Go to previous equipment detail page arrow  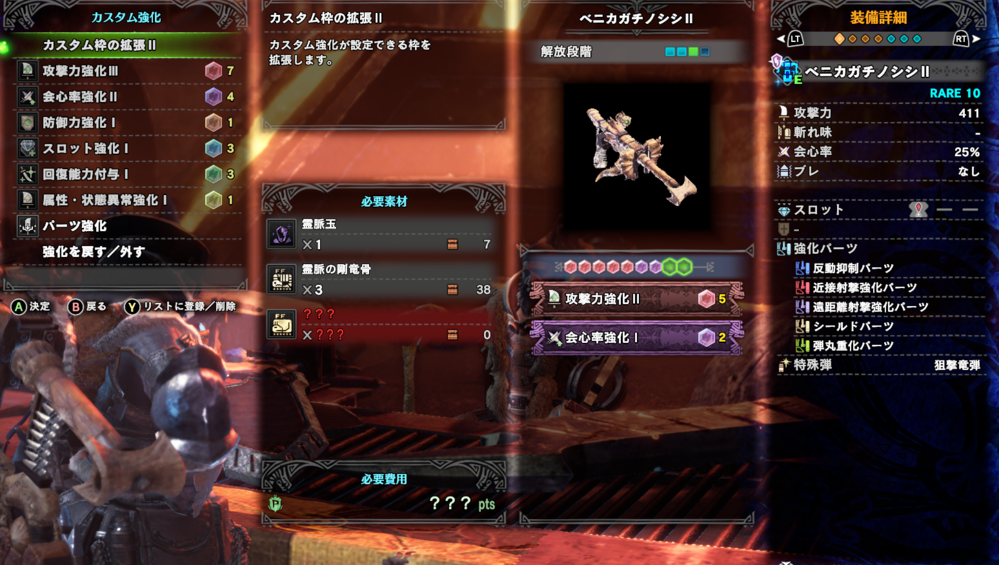point(781,39)
